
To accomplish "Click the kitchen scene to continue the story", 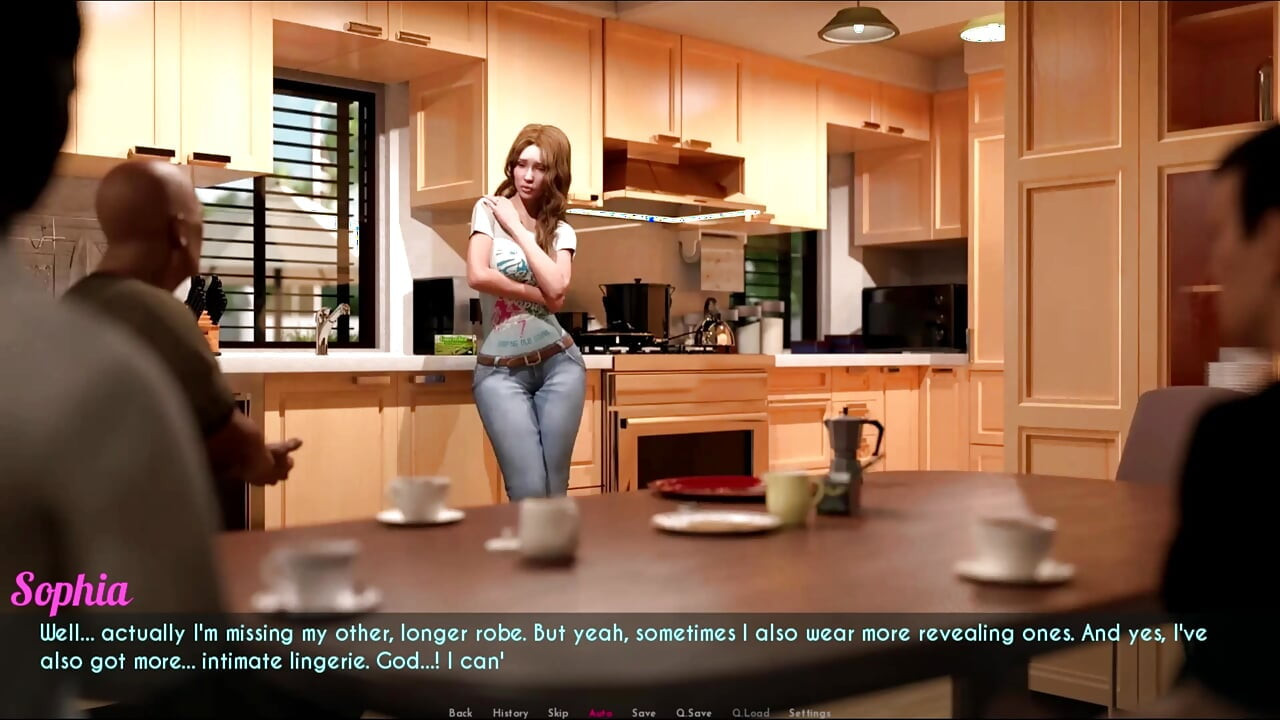I will click(640, 300).
